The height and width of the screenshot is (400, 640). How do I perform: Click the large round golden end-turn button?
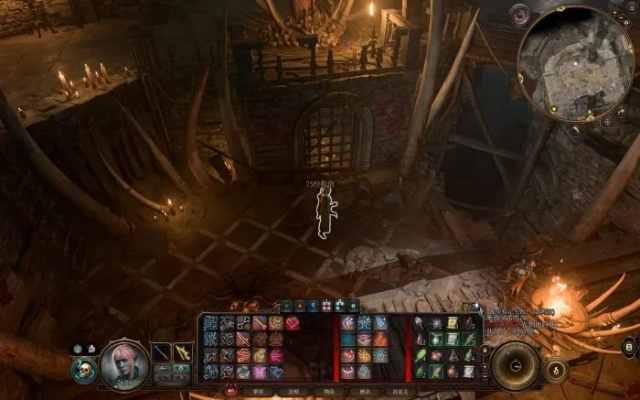pyautogui.click(x=517, y=364)
